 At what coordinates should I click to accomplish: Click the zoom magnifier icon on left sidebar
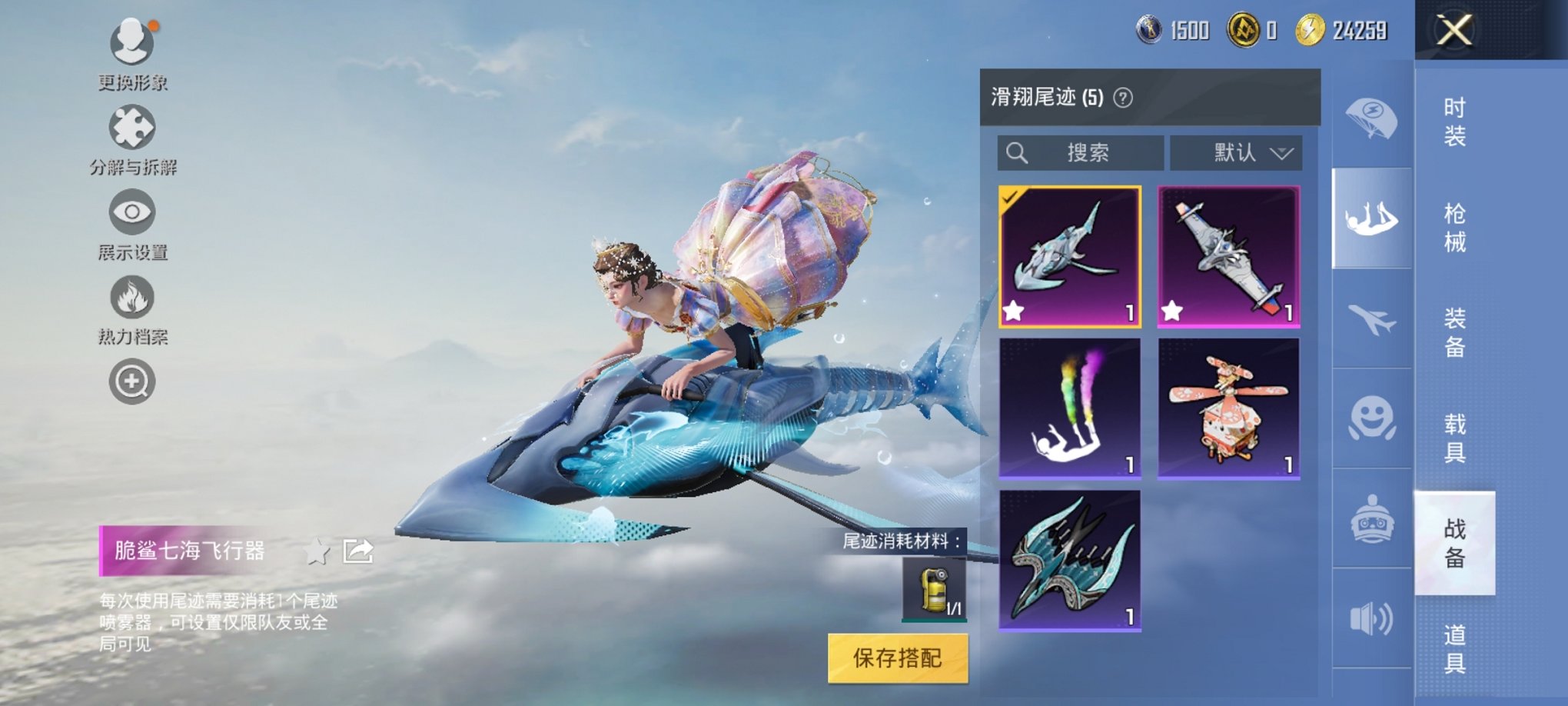132,381
